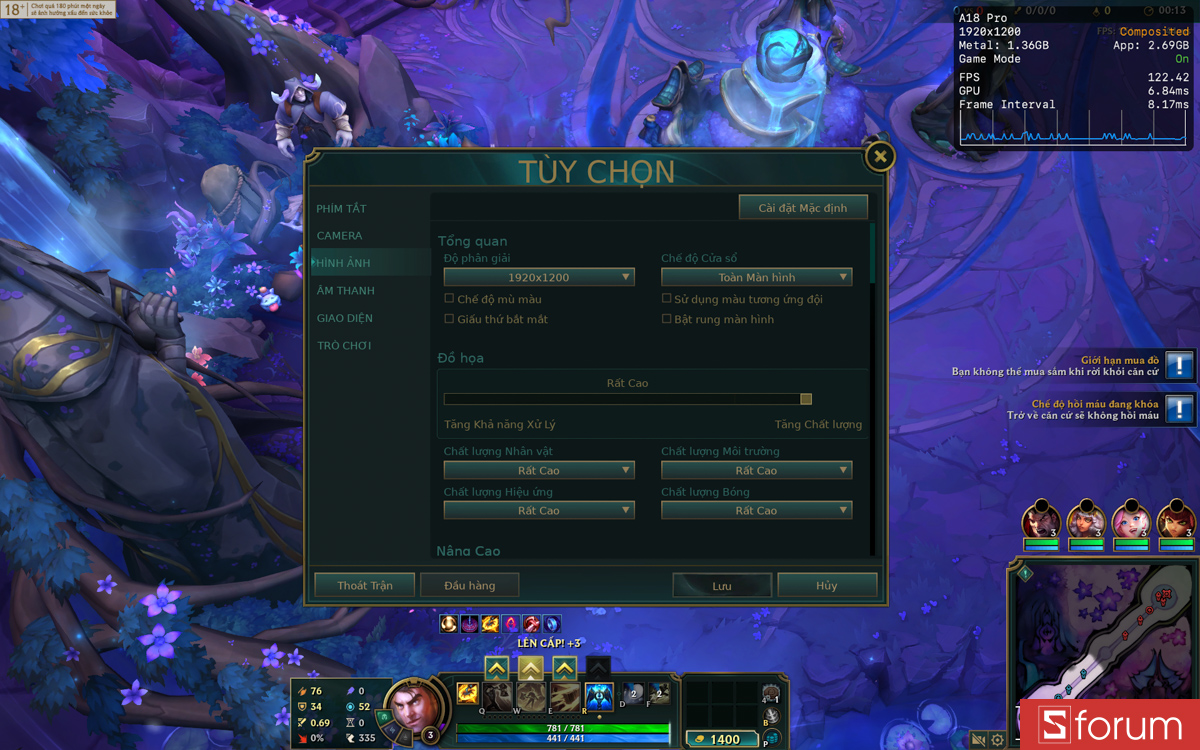Screen dimensions: 1200x750
Task: Save settings with the Lưu button
Action: pyautogui.click(x=722, y=586)
